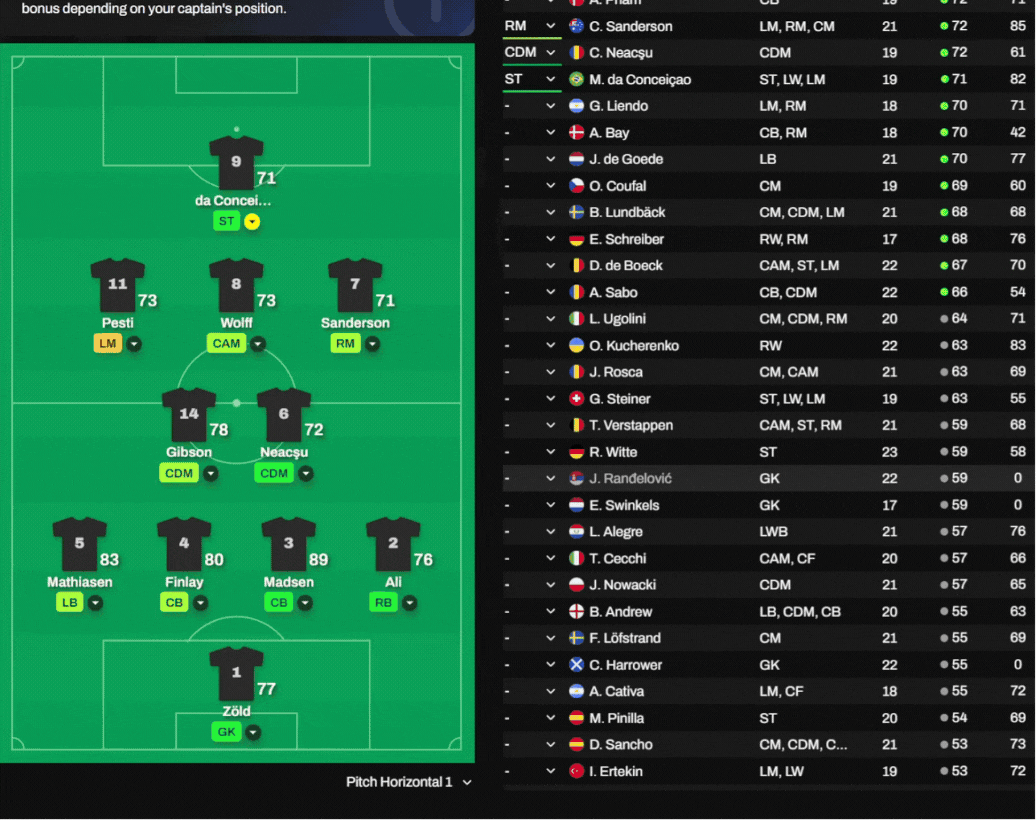Open the yellow dropdown beside ST
This screenshot has height=820, width=1036.
252,222
